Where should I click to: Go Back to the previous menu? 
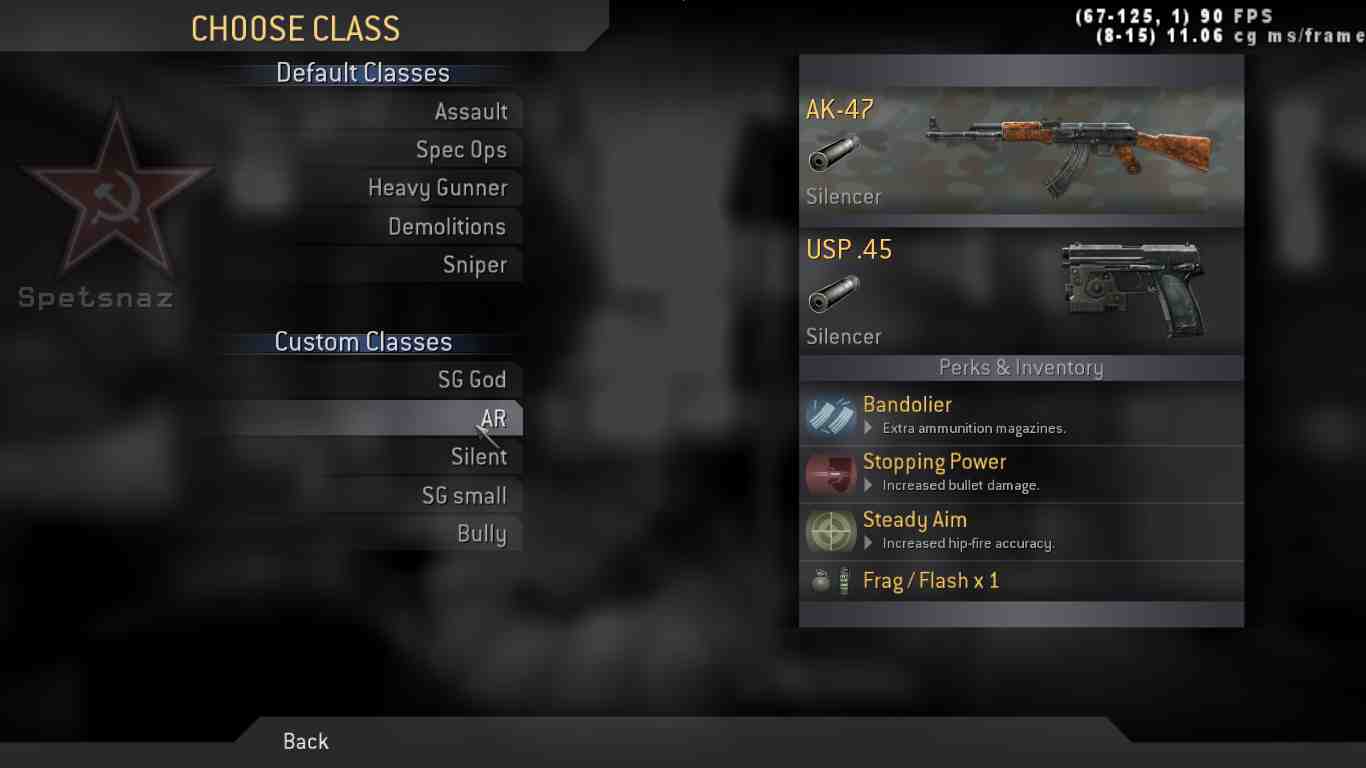pos(306,741)
